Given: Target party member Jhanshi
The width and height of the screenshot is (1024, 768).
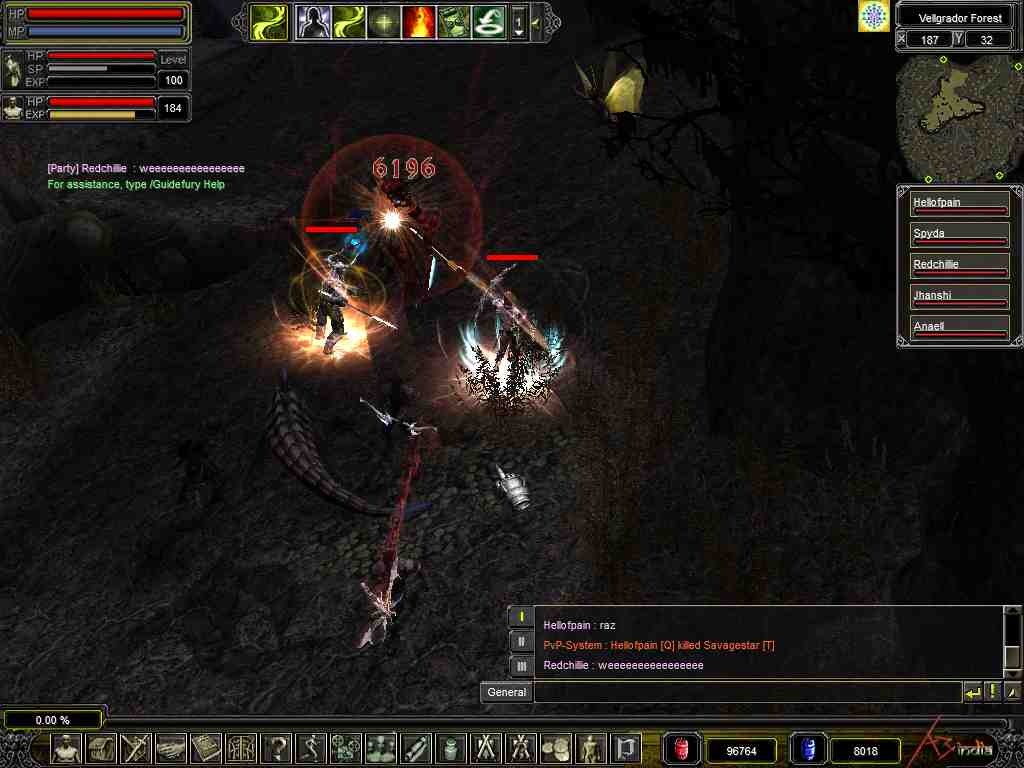Looking at the screenshot, I should [x=959, y=298].
